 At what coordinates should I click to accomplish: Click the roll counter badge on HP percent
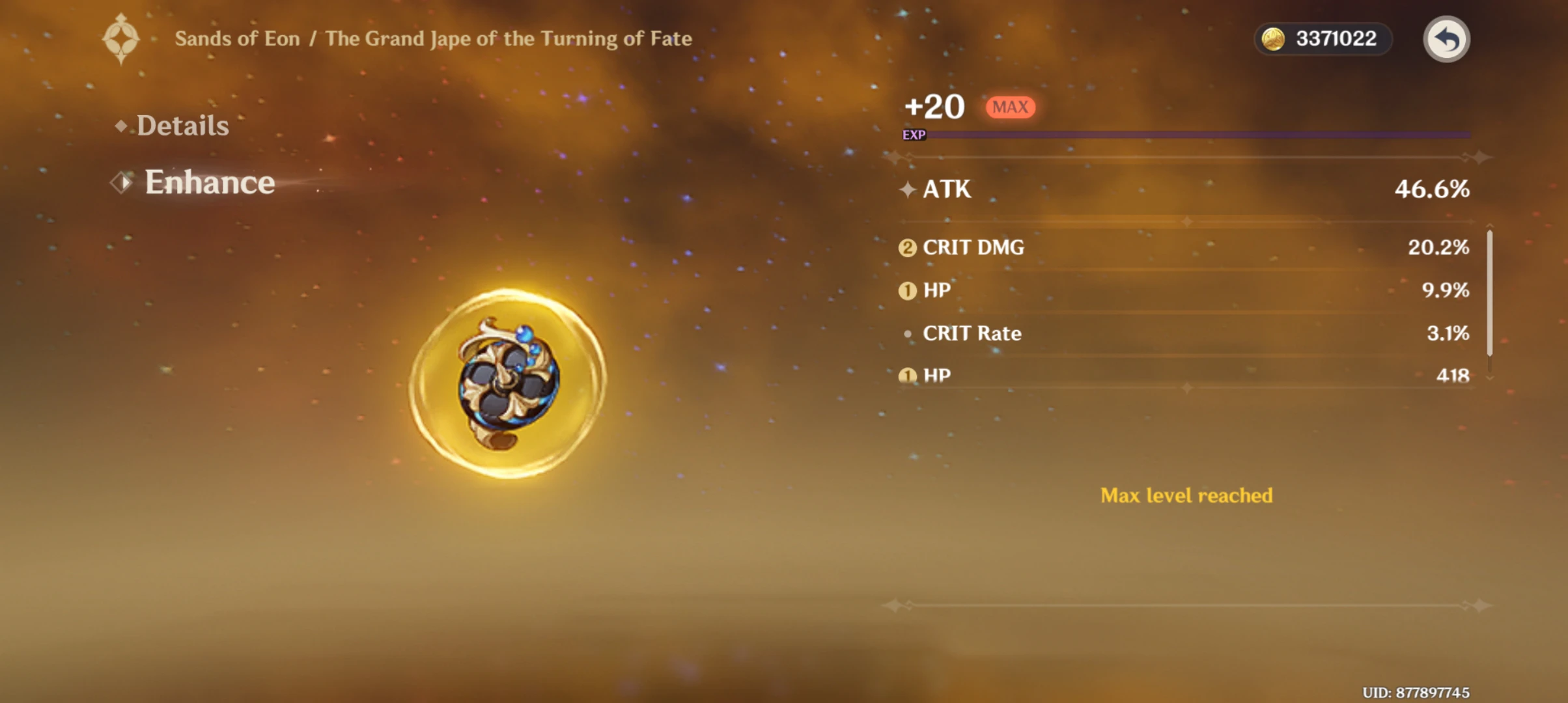[909, 291]
